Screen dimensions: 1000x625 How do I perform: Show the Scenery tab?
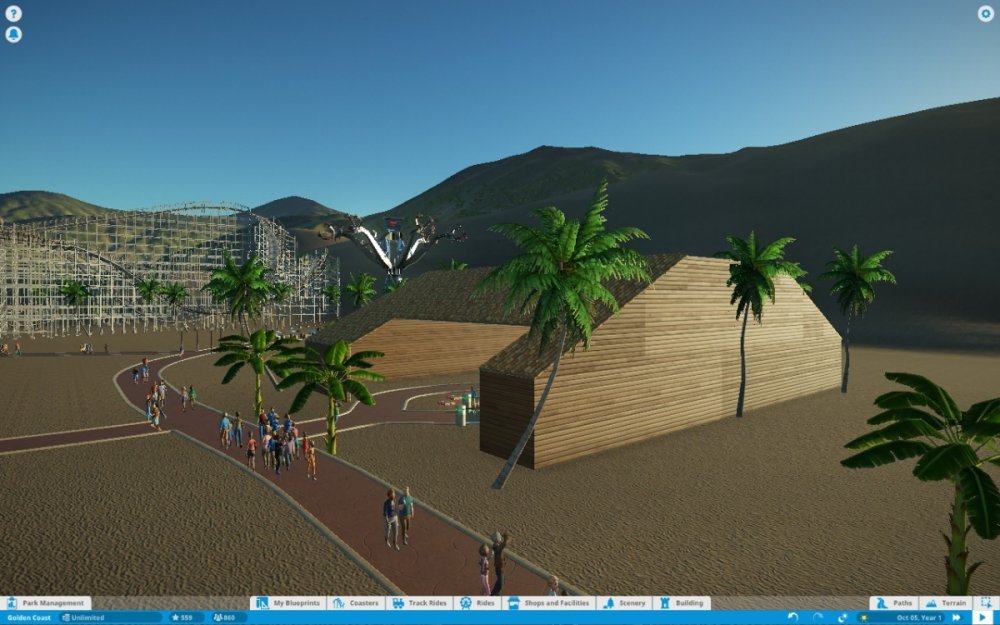pyautogui.click(x=625, y=604)
